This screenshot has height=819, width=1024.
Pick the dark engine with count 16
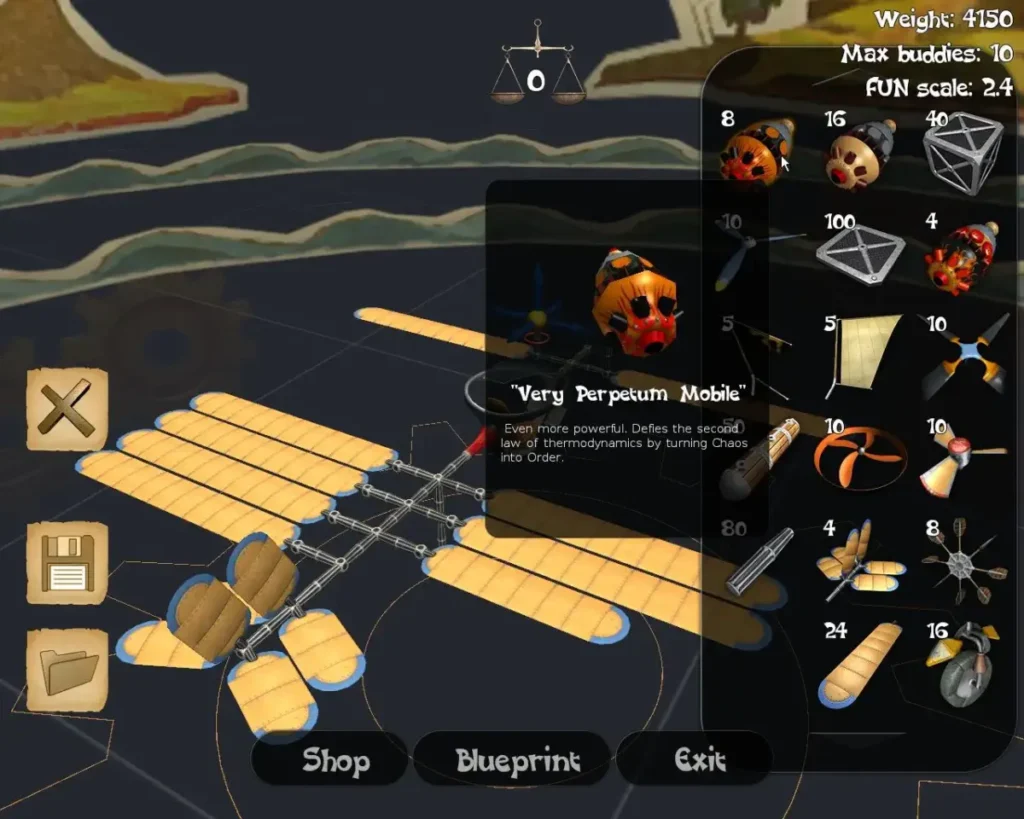[860, 152]
